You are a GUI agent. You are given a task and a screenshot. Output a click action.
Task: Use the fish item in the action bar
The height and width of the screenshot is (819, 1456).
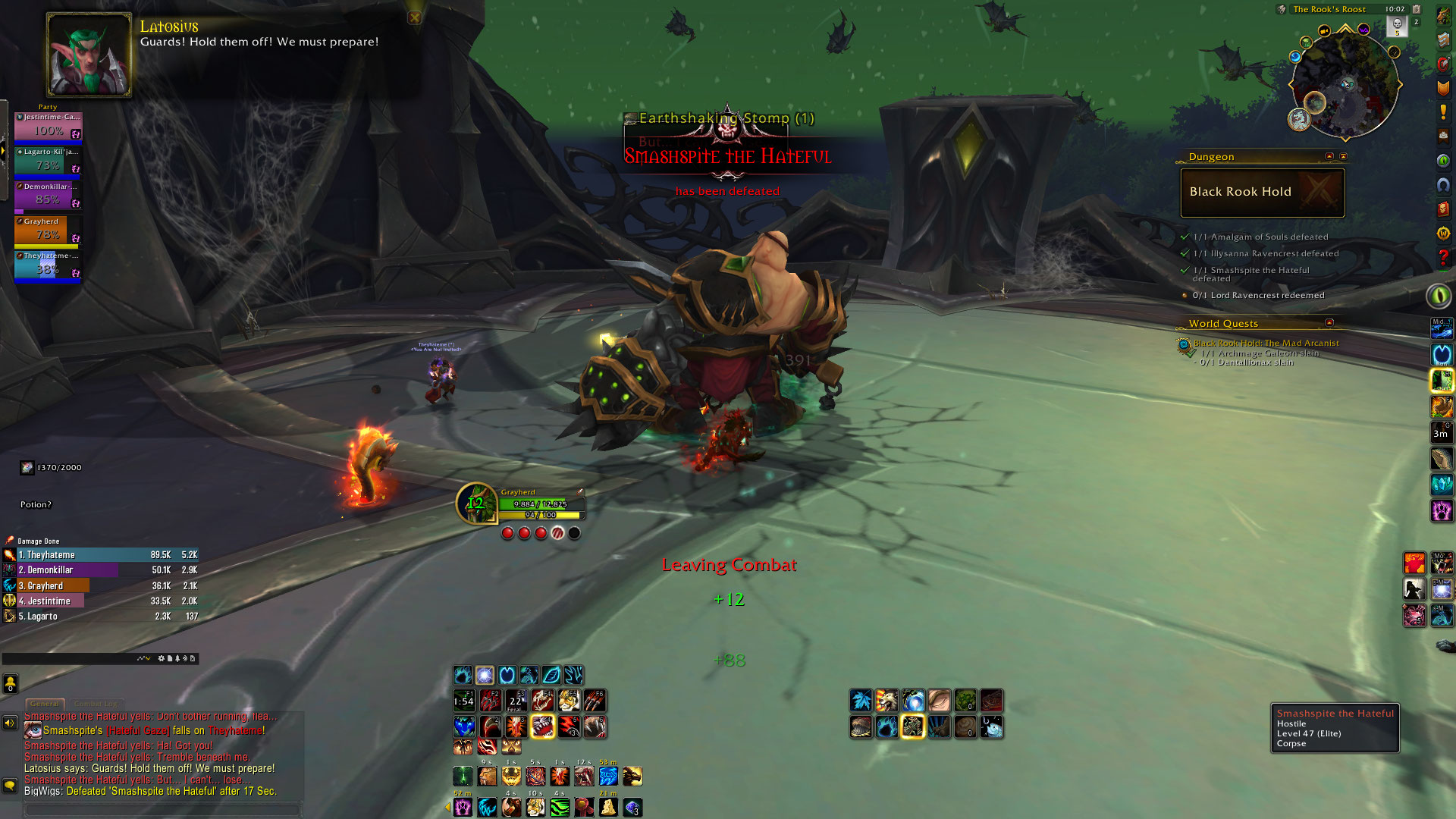pos(991,728)
